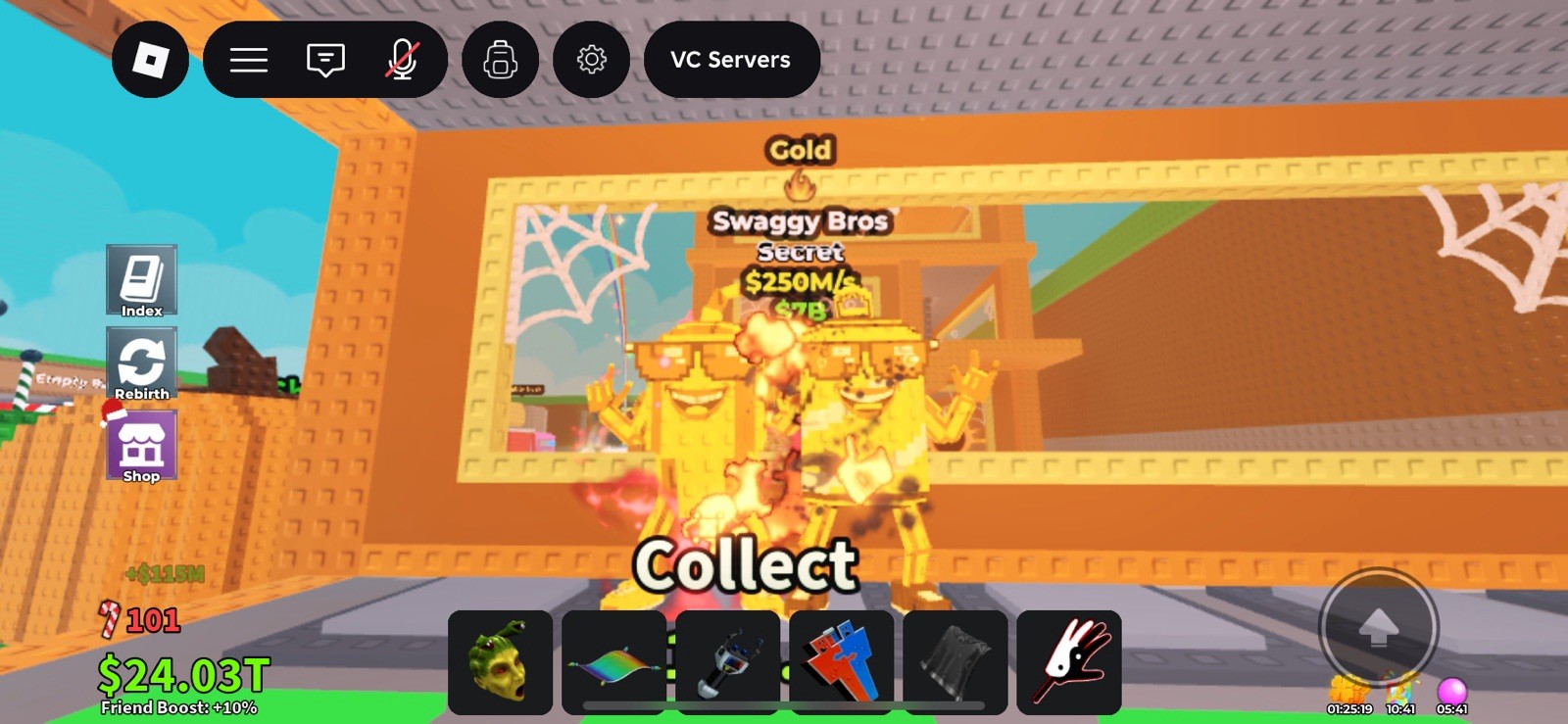Open the chat bubble icon
Image resolution: width=1568 pixels, height=724 pixels.
[324, 60]
